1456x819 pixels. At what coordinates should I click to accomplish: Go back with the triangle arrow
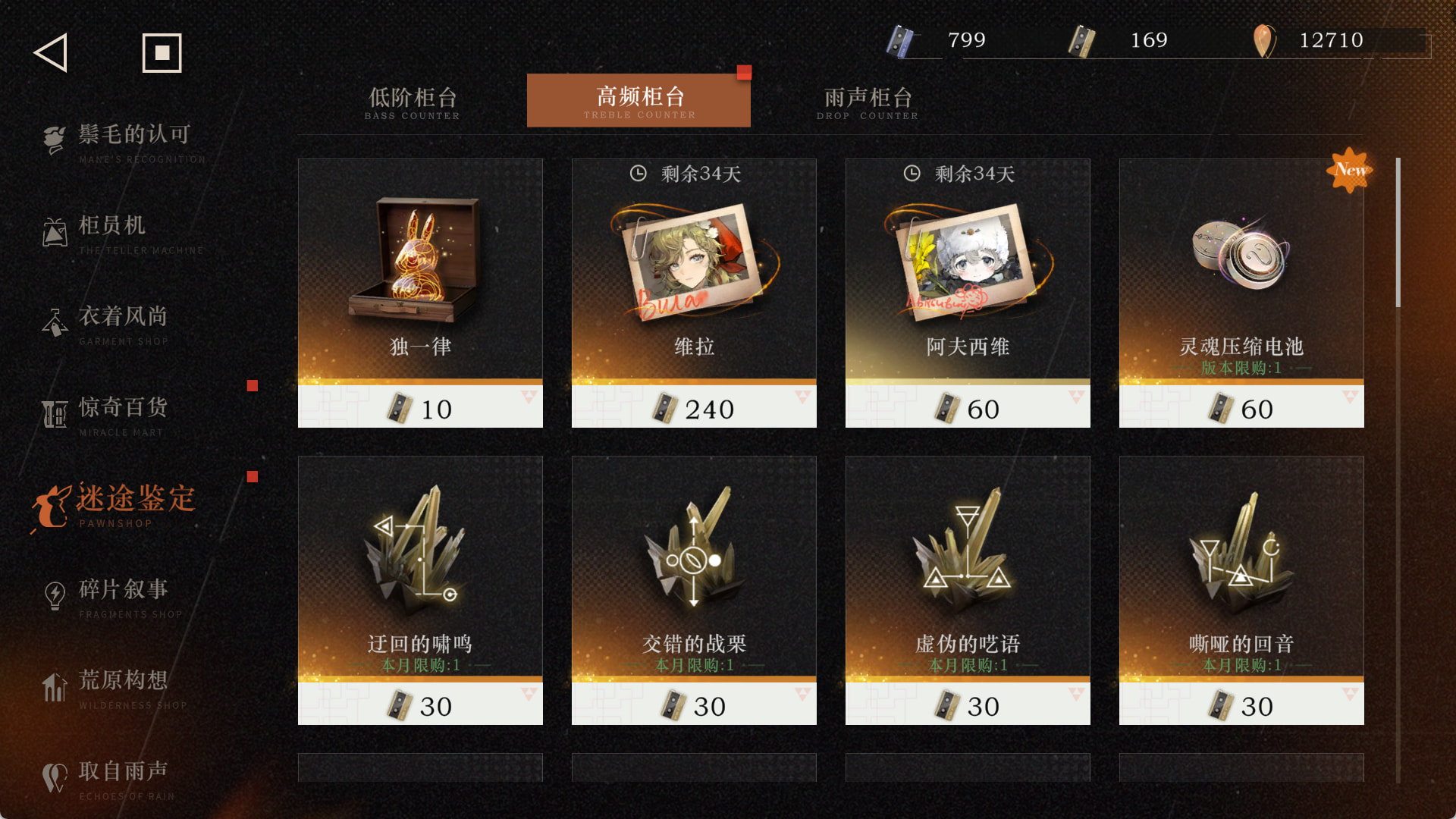pyautogui.click(x=52, y=53)
